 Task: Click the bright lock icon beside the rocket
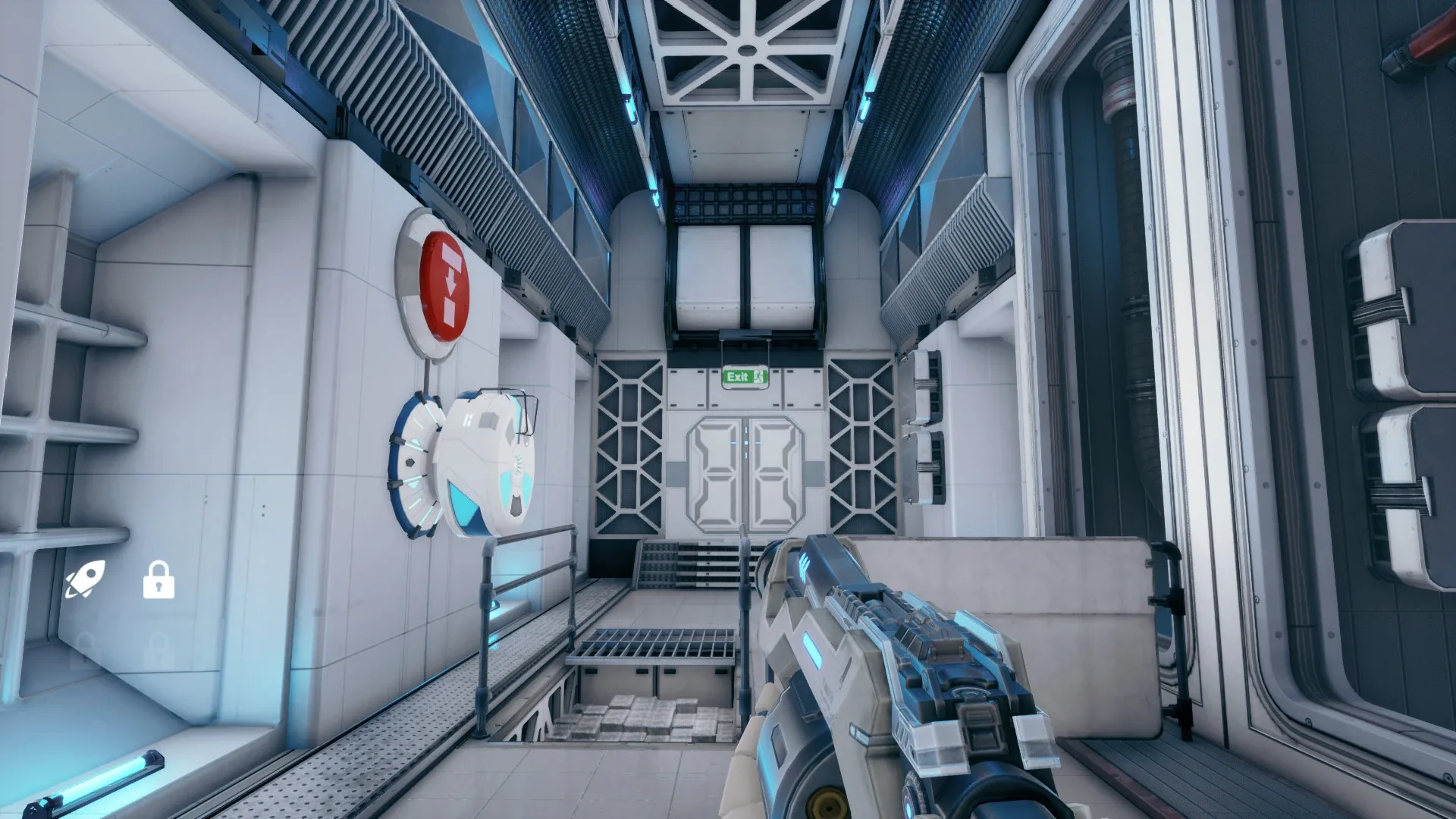(158, 580)
